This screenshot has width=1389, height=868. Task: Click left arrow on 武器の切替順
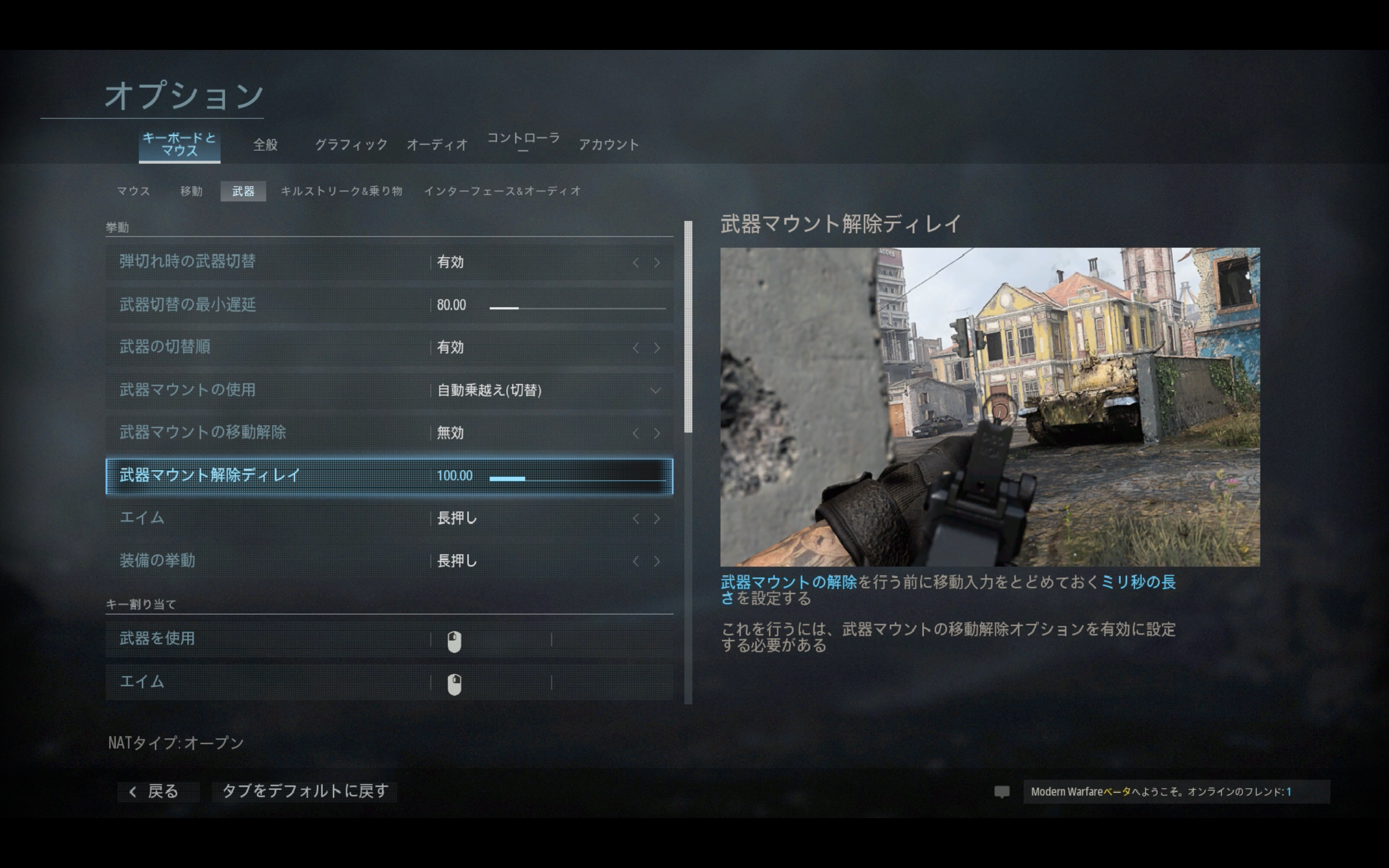click(x=635, y=348)
